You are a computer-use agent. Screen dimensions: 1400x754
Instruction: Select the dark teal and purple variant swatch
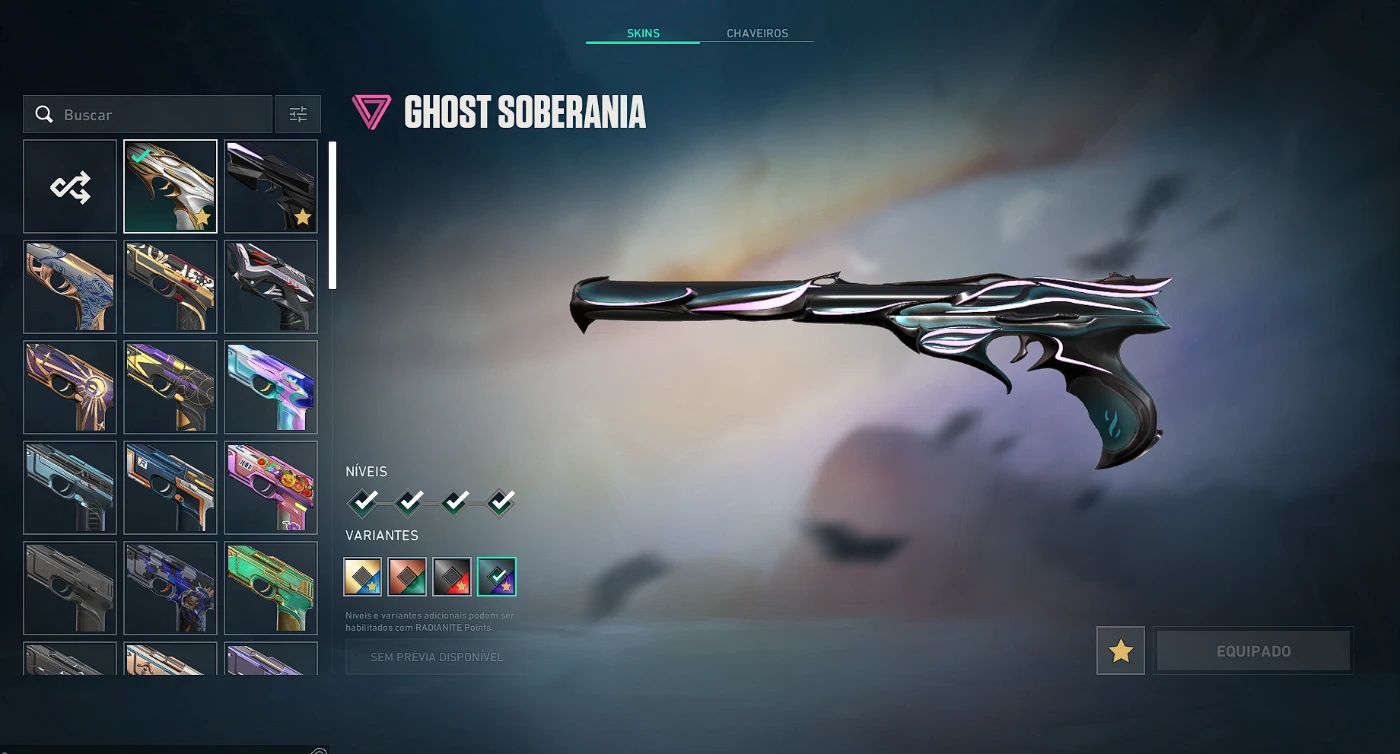click(497, 577)
